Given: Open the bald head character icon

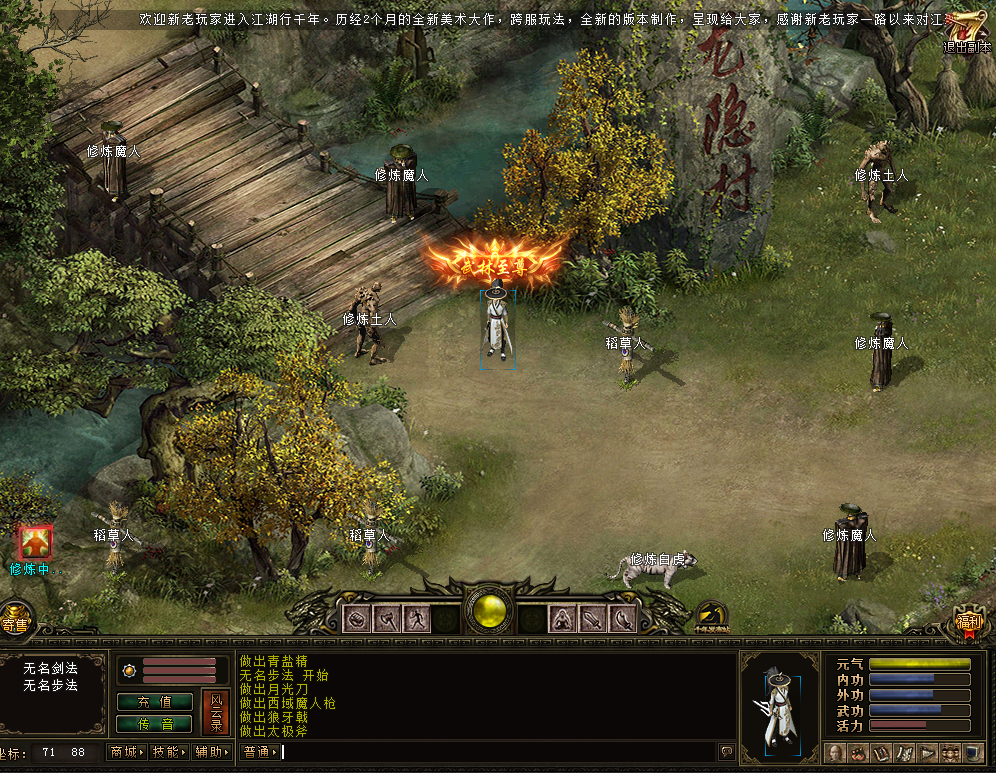Looking at the screenshot, I should (x=835, y=752).
